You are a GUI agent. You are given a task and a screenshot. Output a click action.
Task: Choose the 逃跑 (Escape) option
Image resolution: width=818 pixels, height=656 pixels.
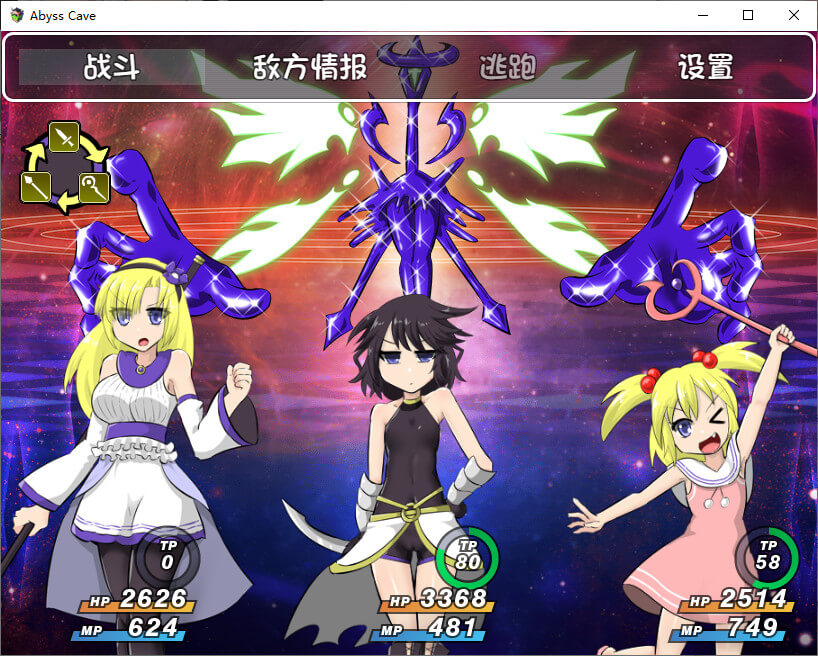[508, 68]
